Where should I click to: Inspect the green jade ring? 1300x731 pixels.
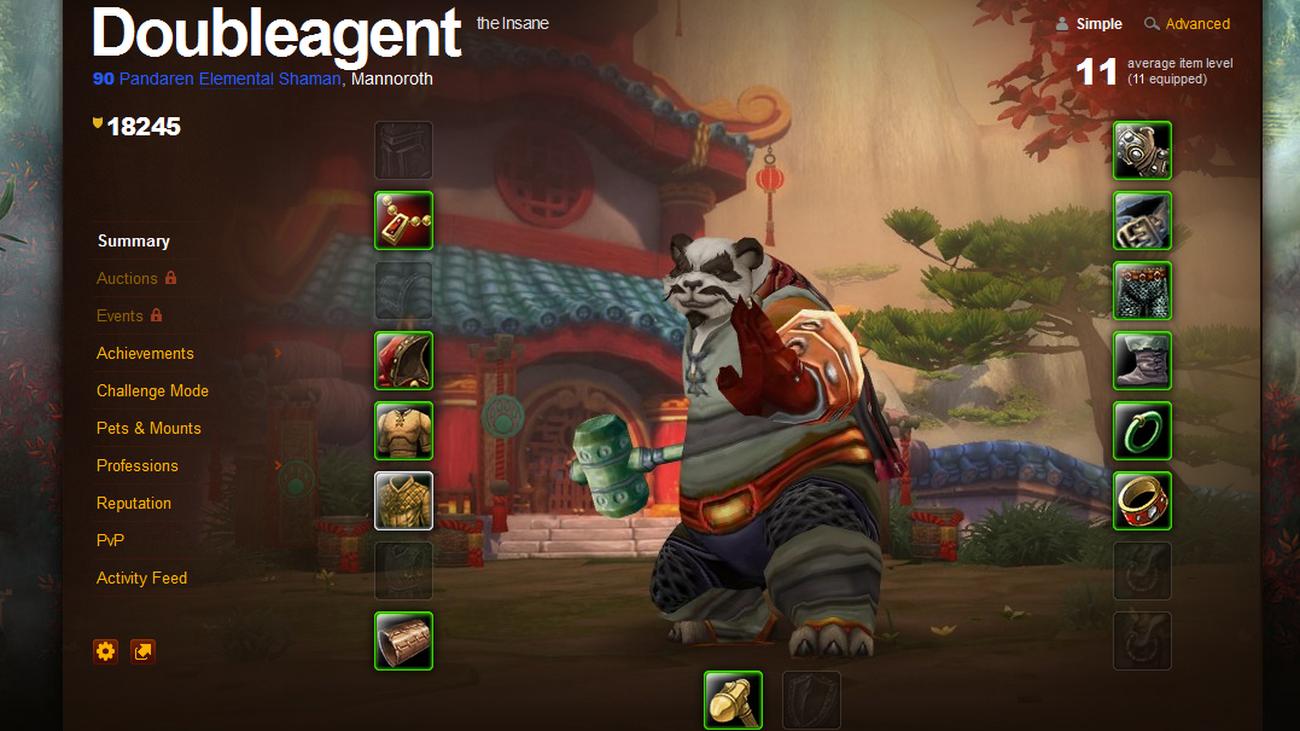point(1142,431)
